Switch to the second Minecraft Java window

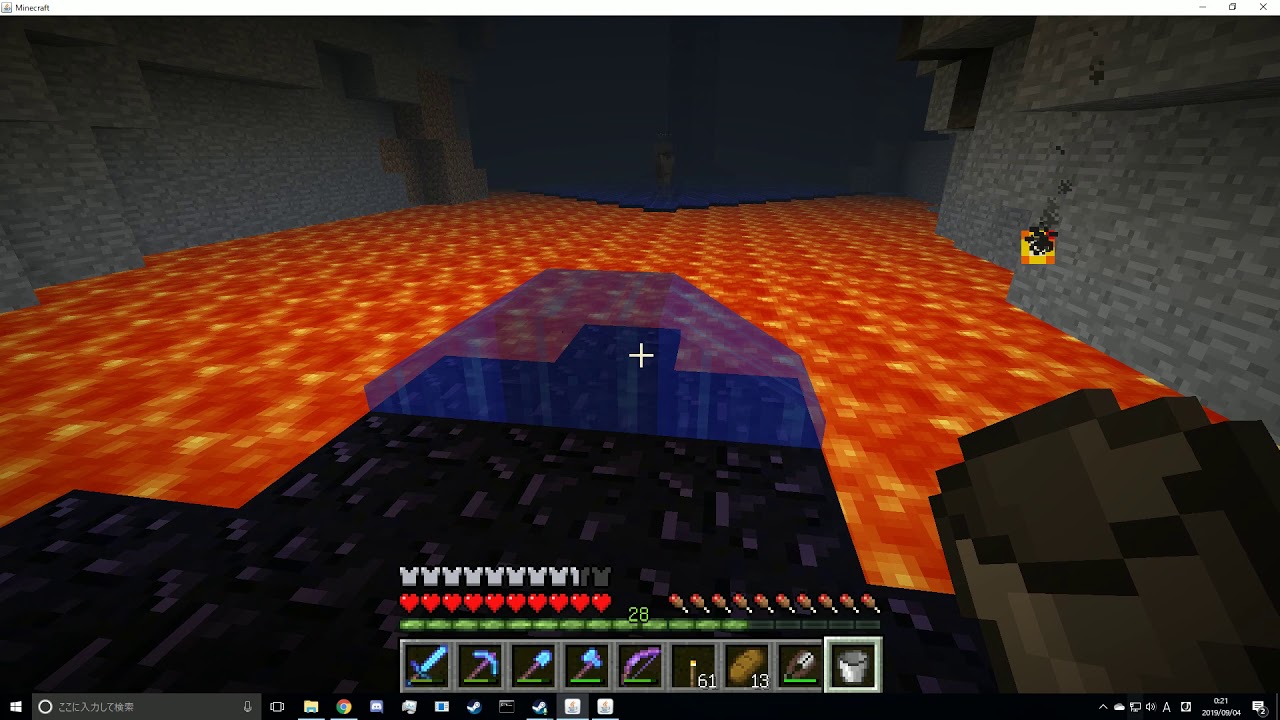coord(605,706)
